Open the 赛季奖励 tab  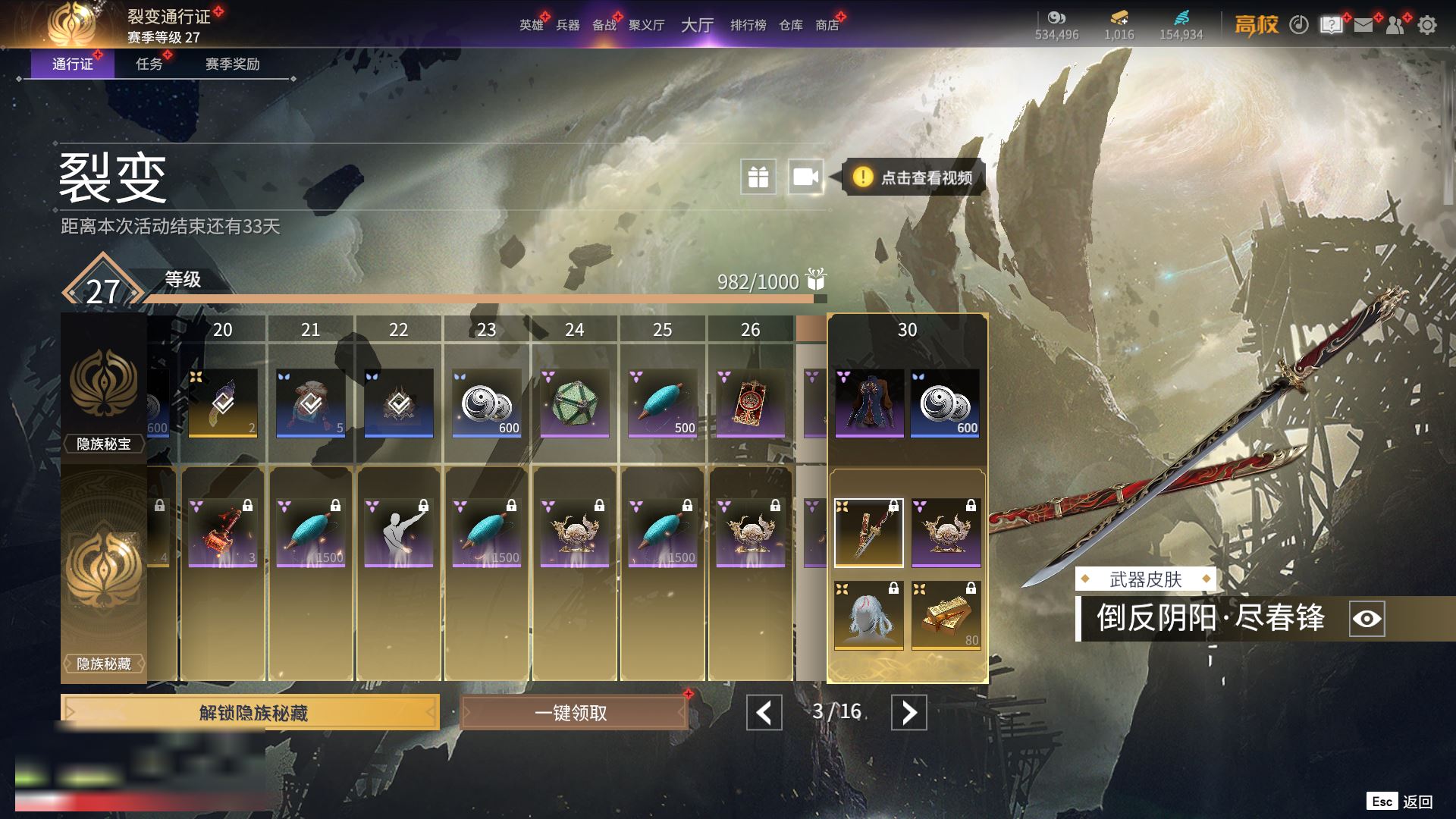point(232,64)
